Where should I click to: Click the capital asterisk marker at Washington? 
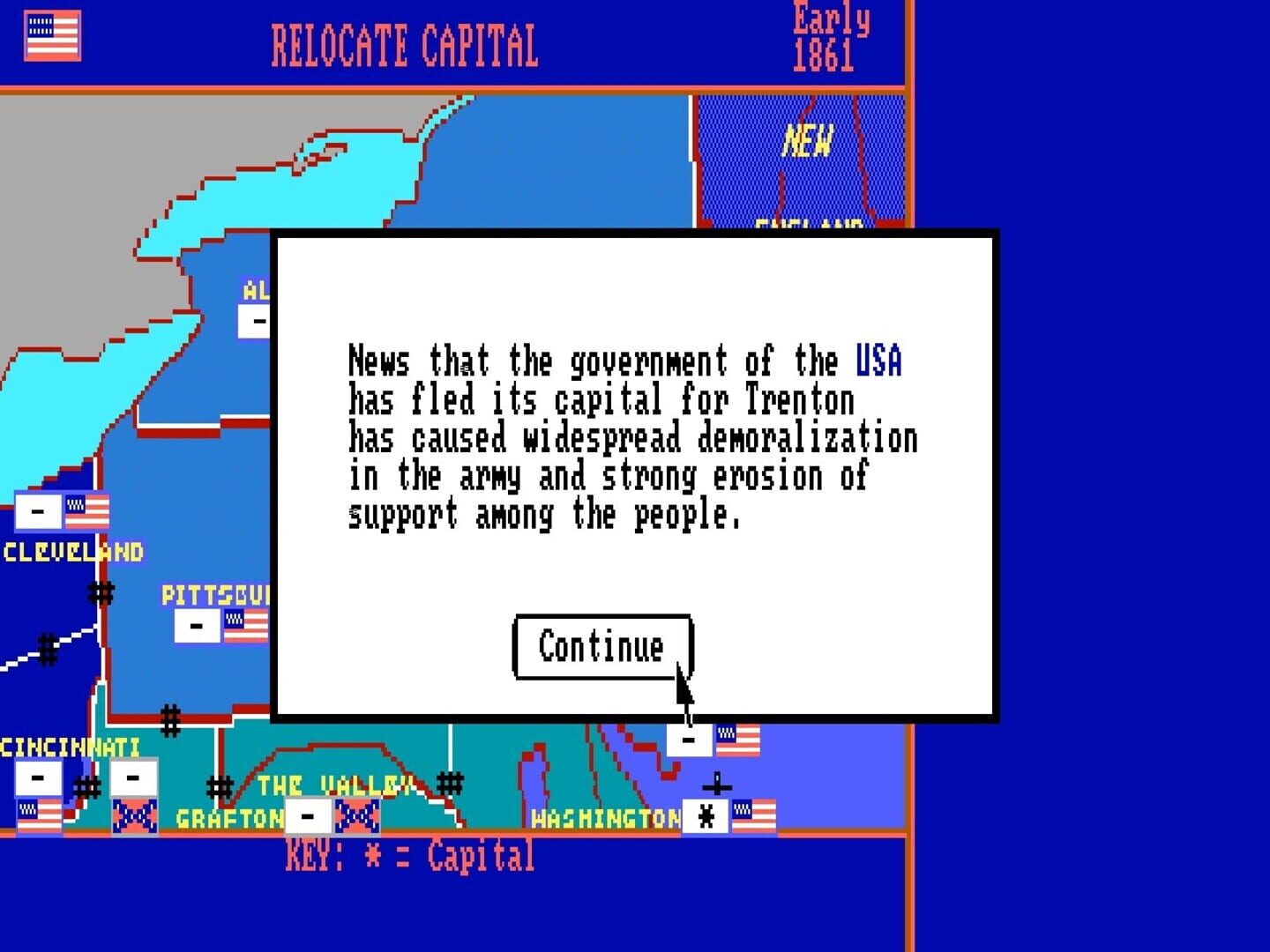coord(705,815)
